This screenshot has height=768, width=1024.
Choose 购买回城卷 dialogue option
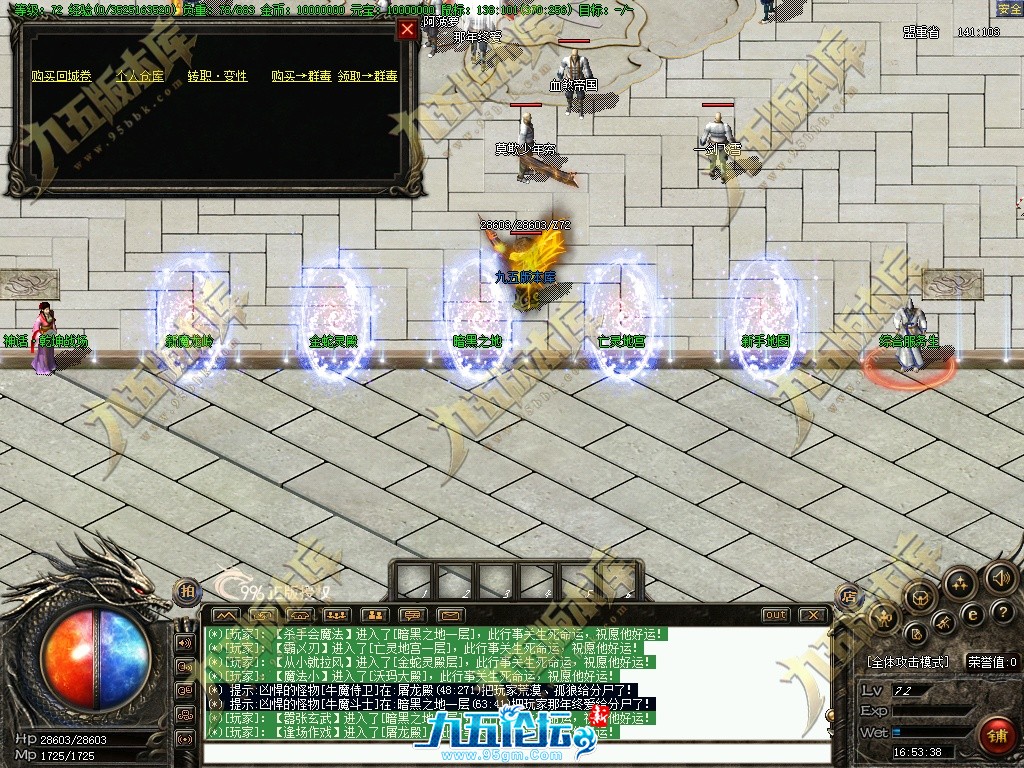[61, 76]
